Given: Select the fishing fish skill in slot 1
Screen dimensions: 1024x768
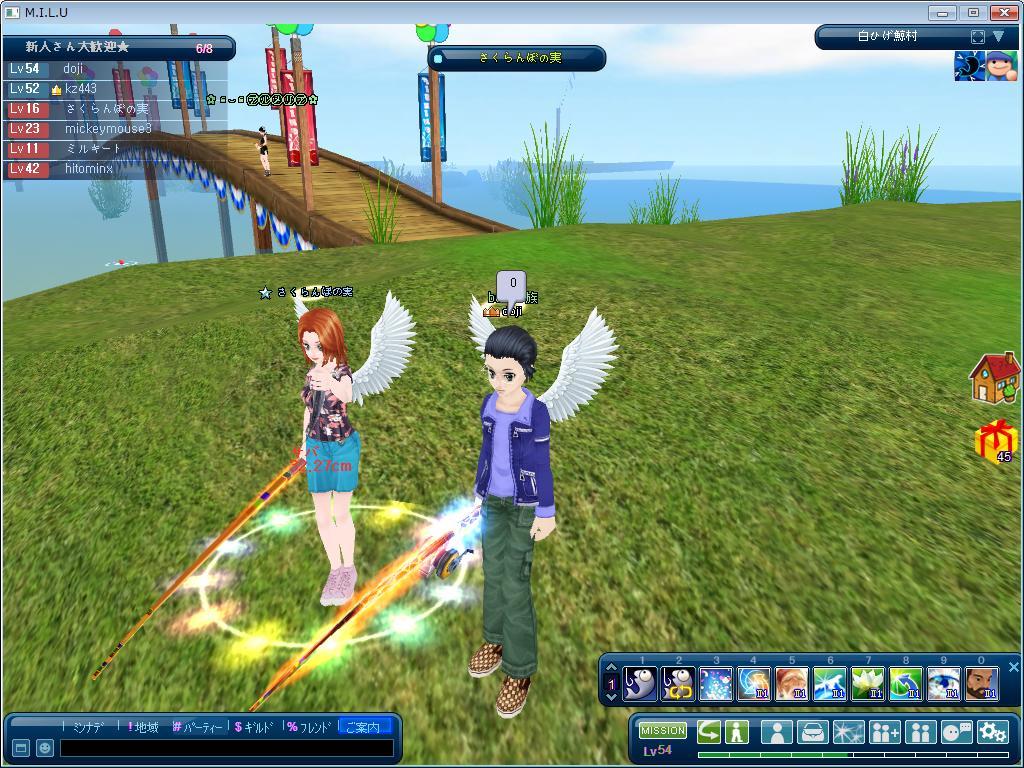Looking at the screenshot, I should [640, 684].
